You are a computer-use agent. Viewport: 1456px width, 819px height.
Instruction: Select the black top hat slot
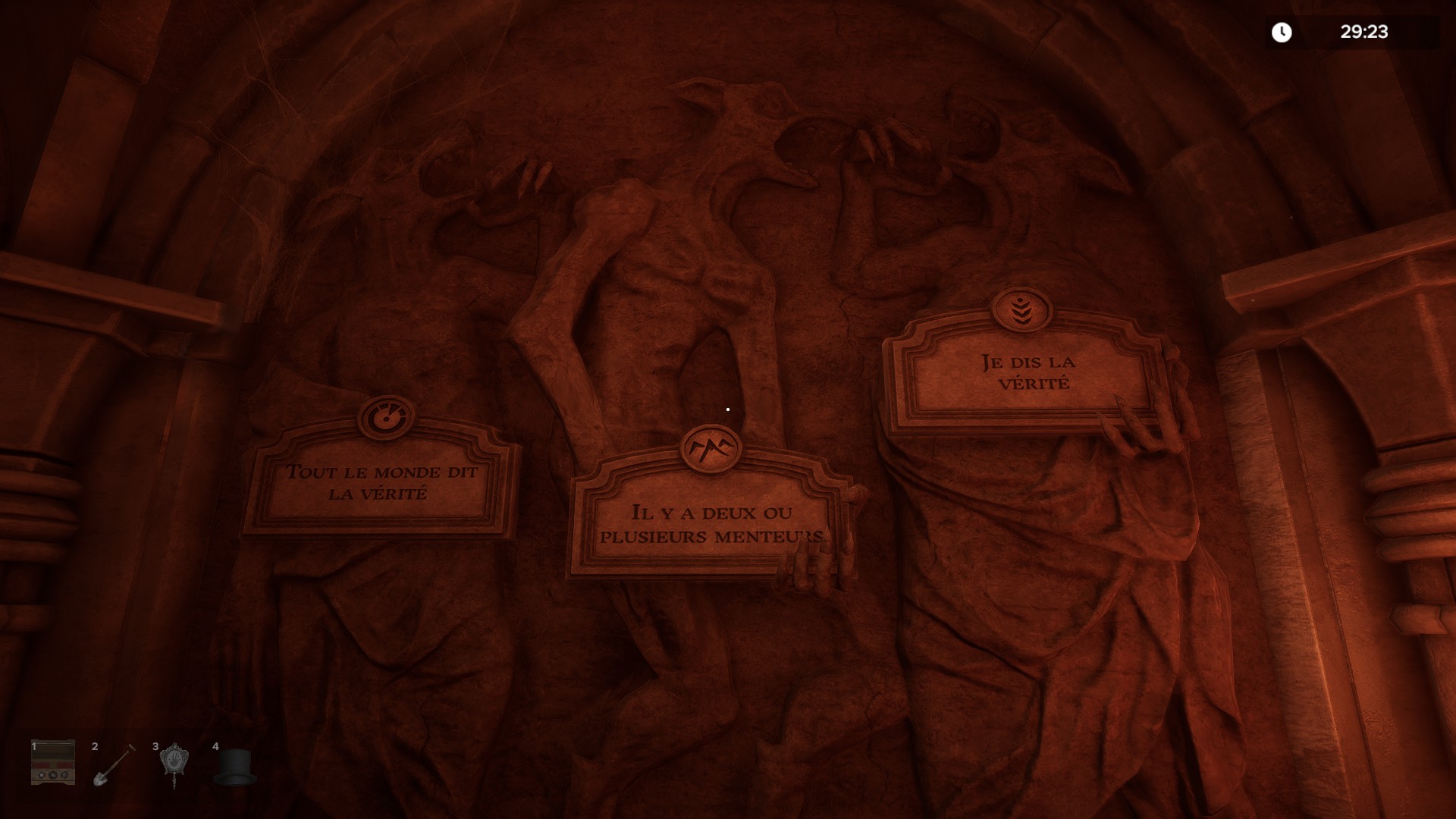tap(234, 767)
